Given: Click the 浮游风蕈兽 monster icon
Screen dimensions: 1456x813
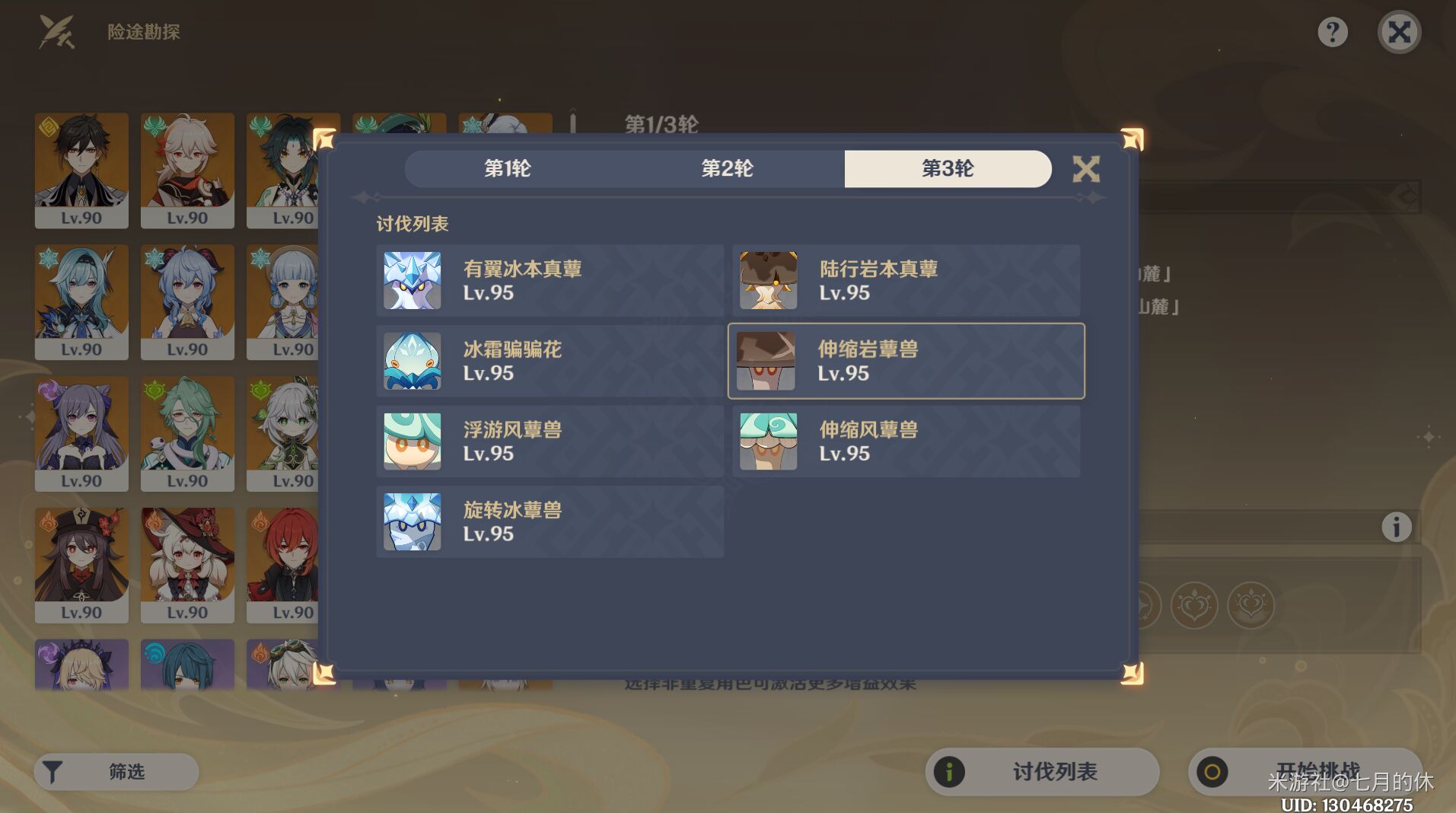Looking at the screenshot, I should click(411, 442).
